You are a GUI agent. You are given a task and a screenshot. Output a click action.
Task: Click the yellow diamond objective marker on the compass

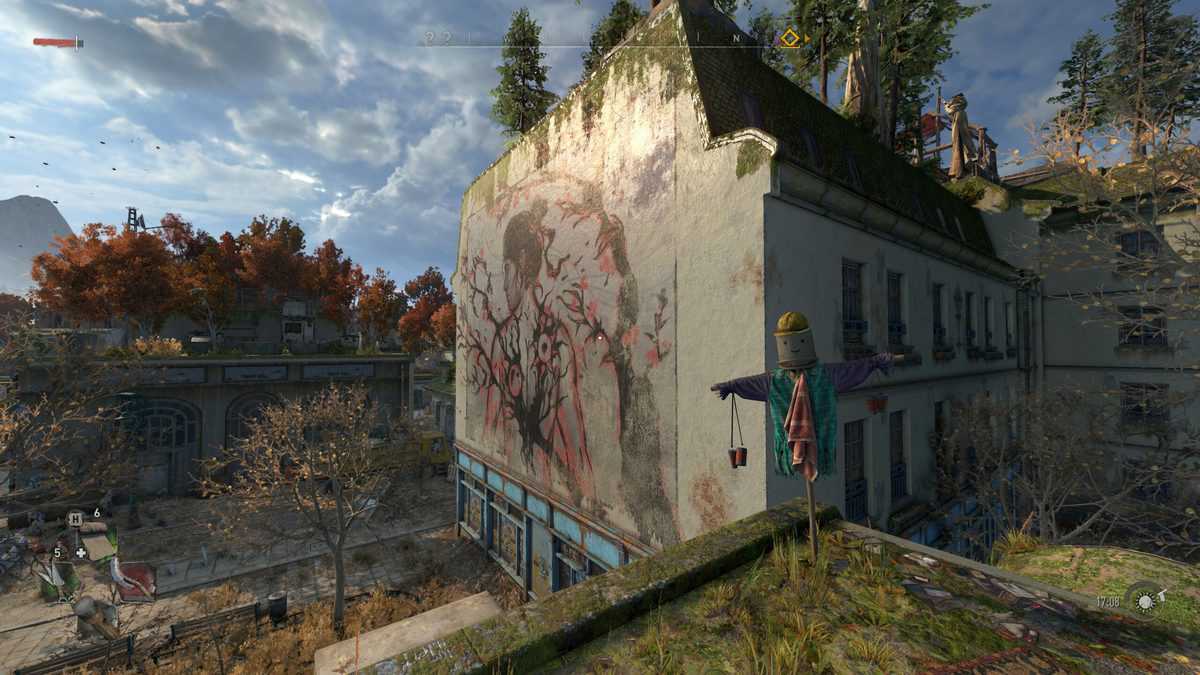790,38
